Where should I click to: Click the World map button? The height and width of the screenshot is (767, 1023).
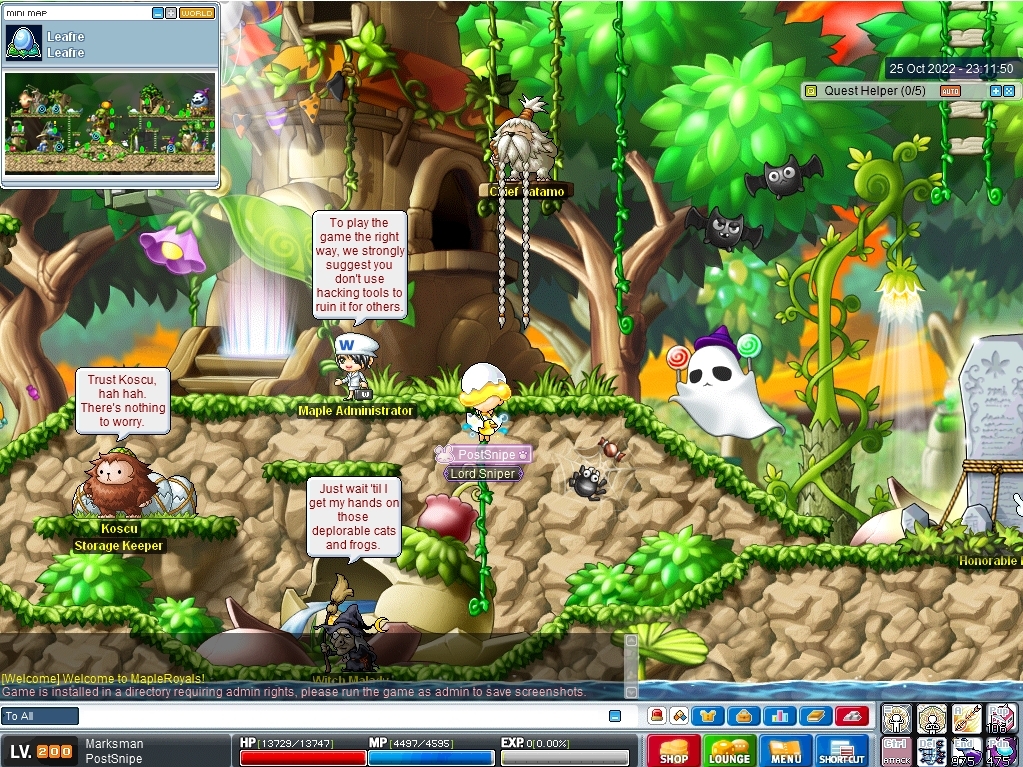197,14
